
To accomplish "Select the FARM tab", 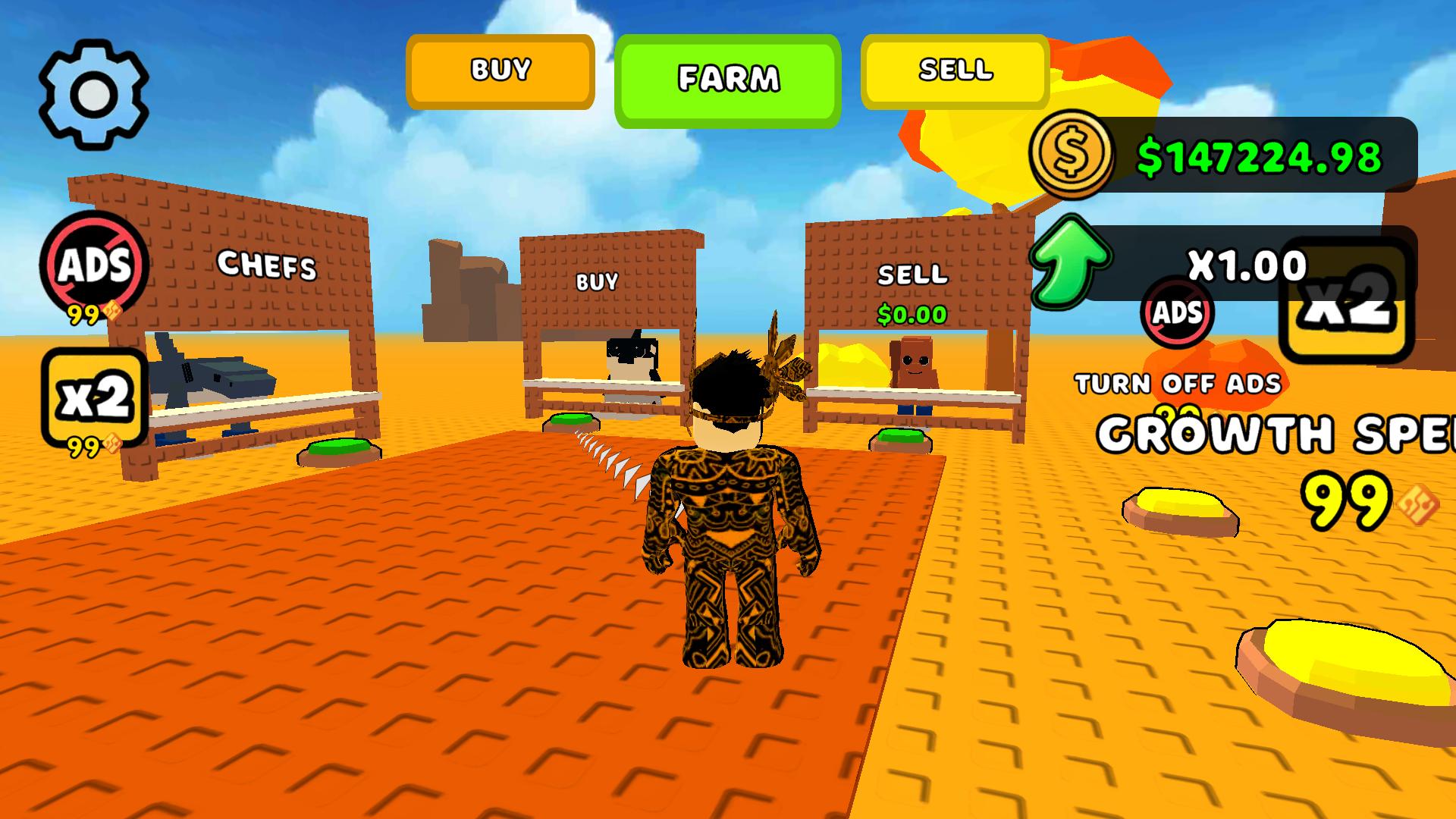I will (728, 77).
